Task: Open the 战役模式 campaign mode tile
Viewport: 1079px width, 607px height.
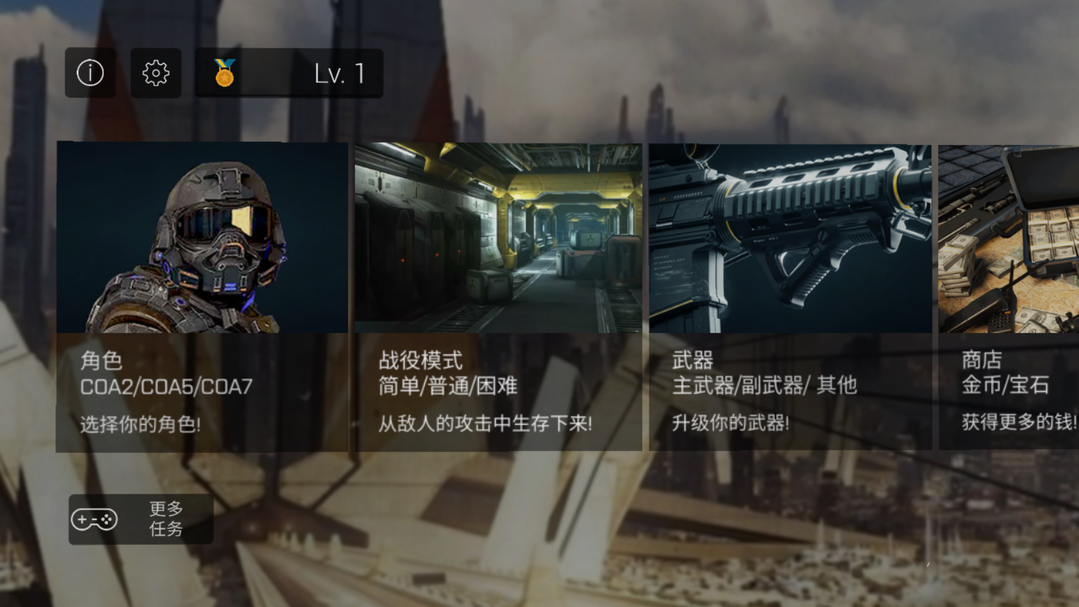Action: coord(498,296)
